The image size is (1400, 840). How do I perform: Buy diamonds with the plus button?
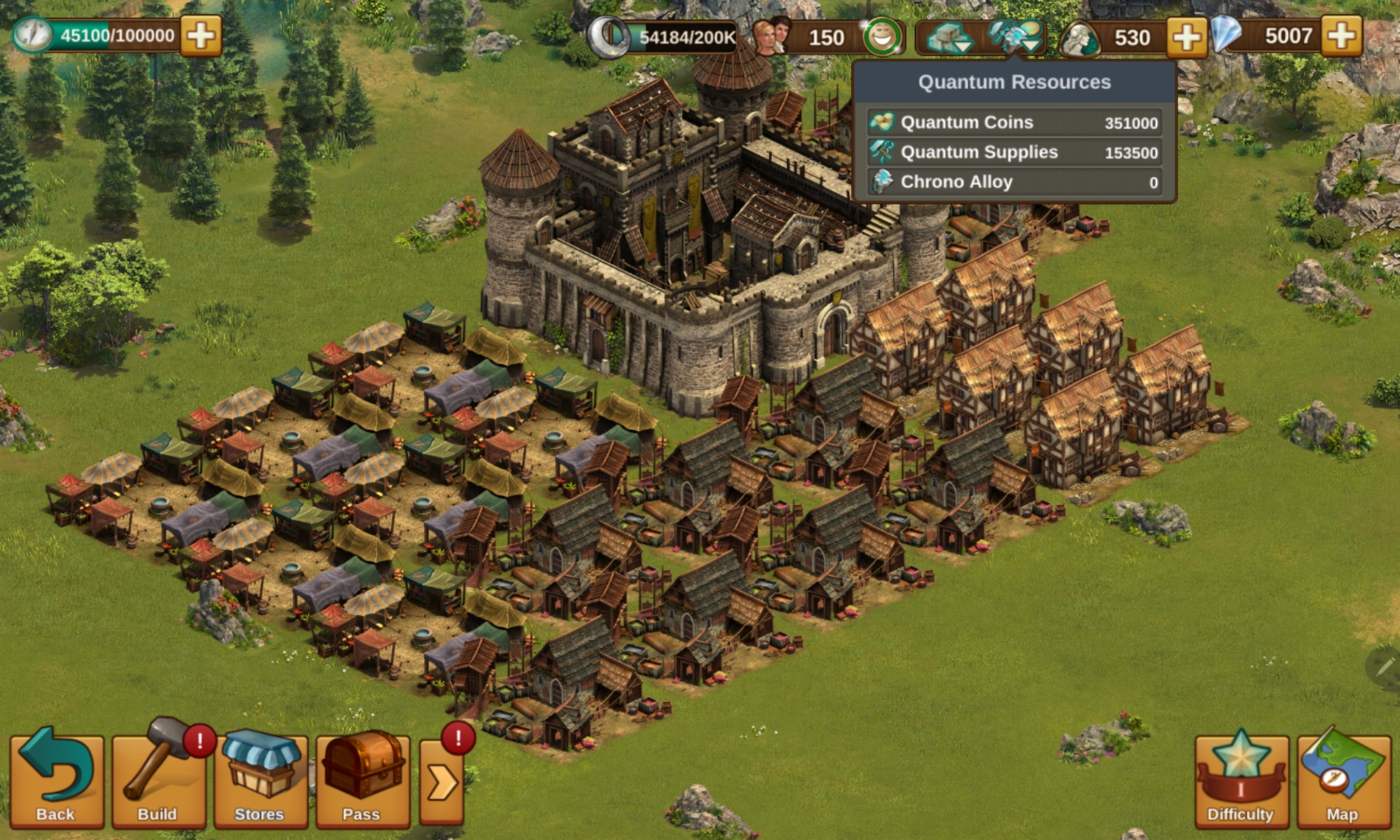1342,36
